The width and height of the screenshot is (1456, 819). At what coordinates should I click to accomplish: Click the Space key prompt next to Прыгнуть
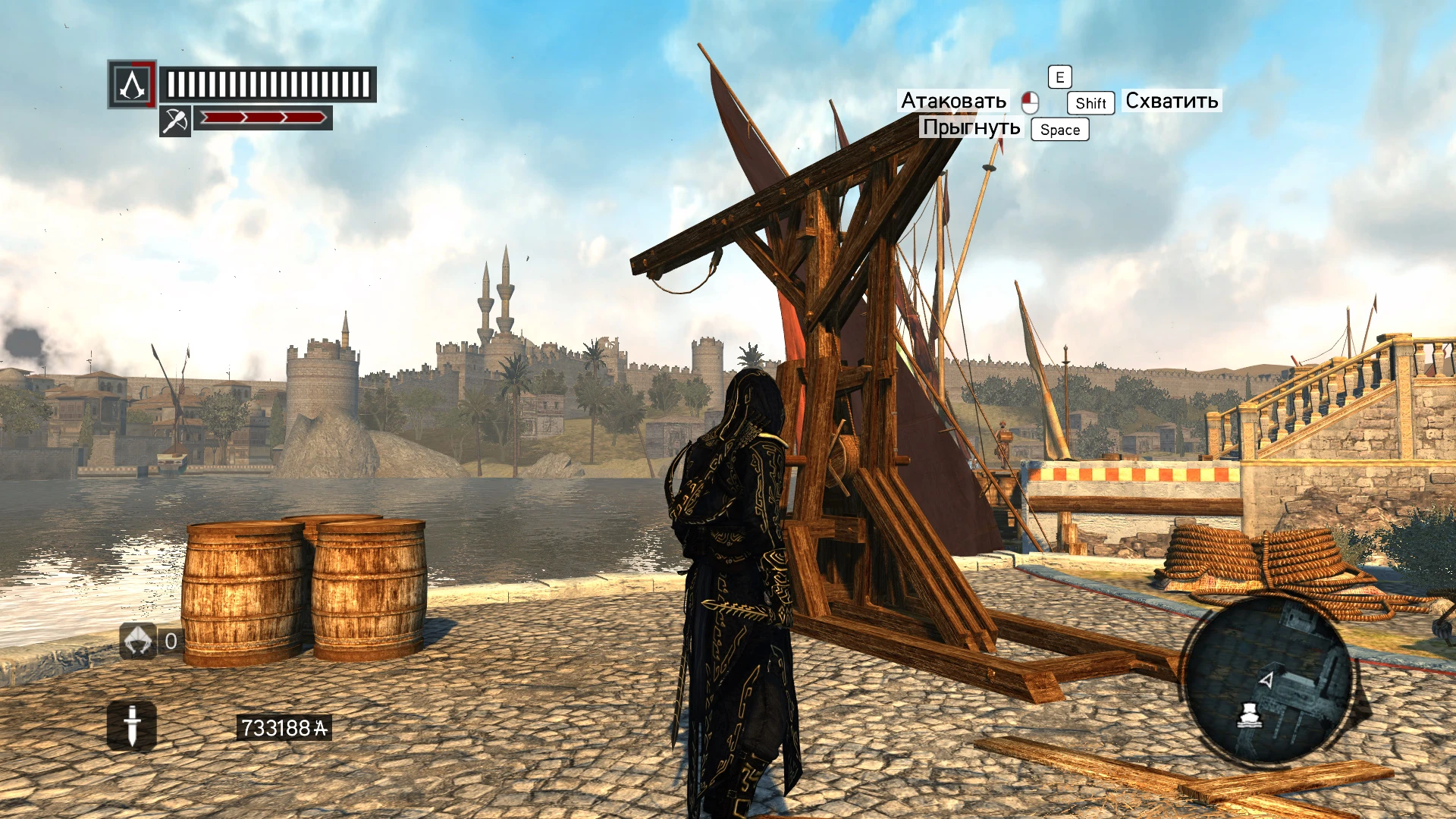tap(1059, 130)
